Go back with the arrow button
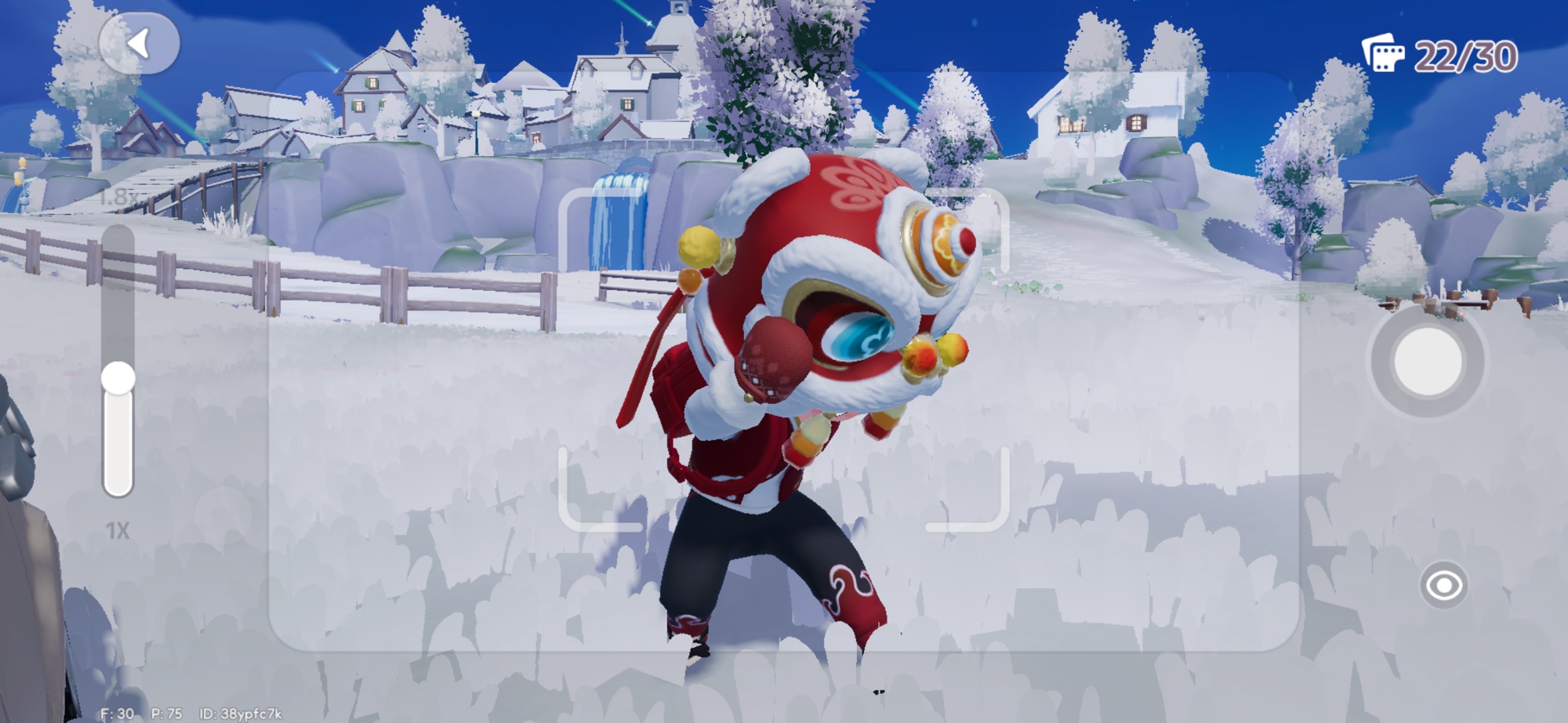This screenshot has width=1568, height=723. point(139,44)
